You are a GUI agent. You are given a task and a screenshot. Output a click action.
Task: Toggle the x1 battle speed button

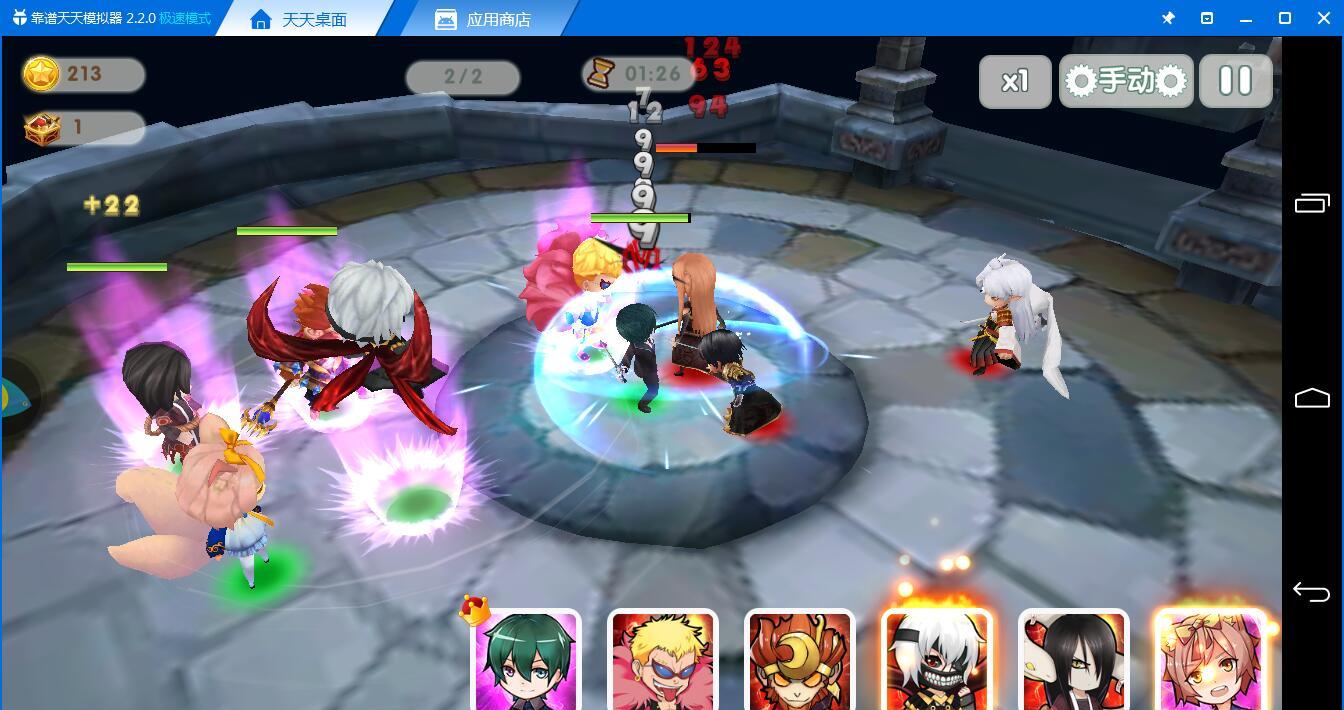click(x=1015, y=81)
